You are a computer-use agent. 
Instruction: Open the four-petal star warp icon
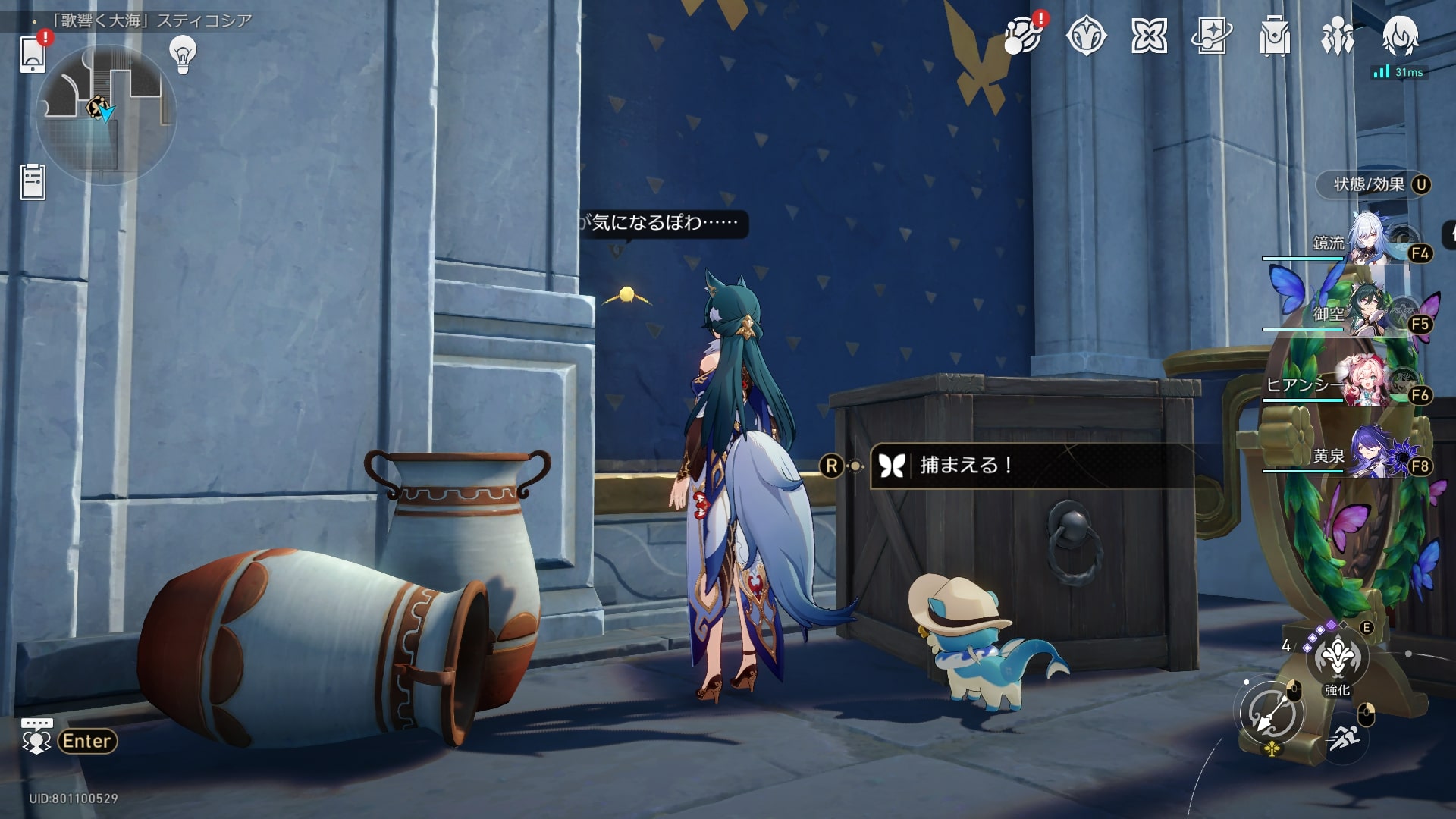(1149, 36)
